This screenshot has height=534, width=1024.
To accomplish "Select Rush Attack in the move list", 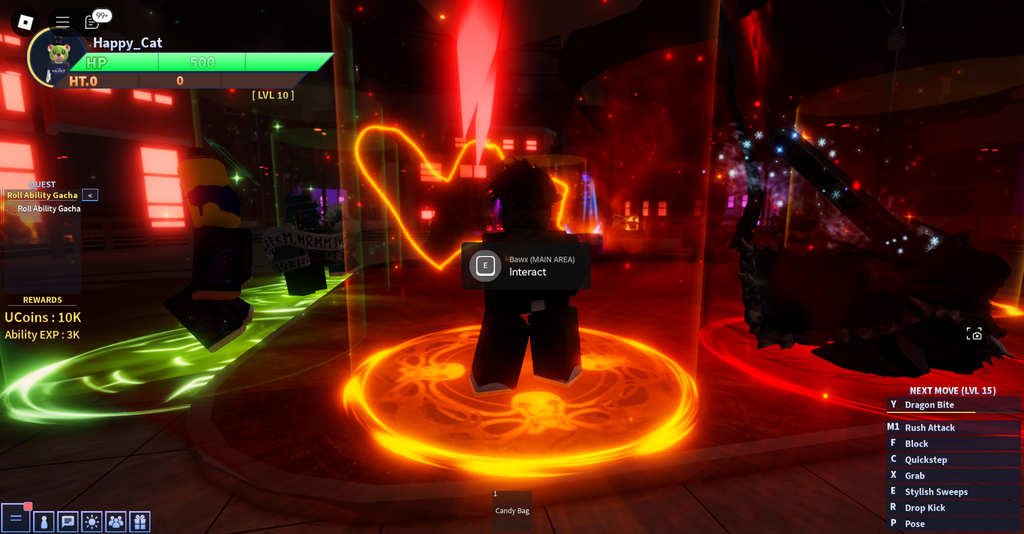I will 929,427.
